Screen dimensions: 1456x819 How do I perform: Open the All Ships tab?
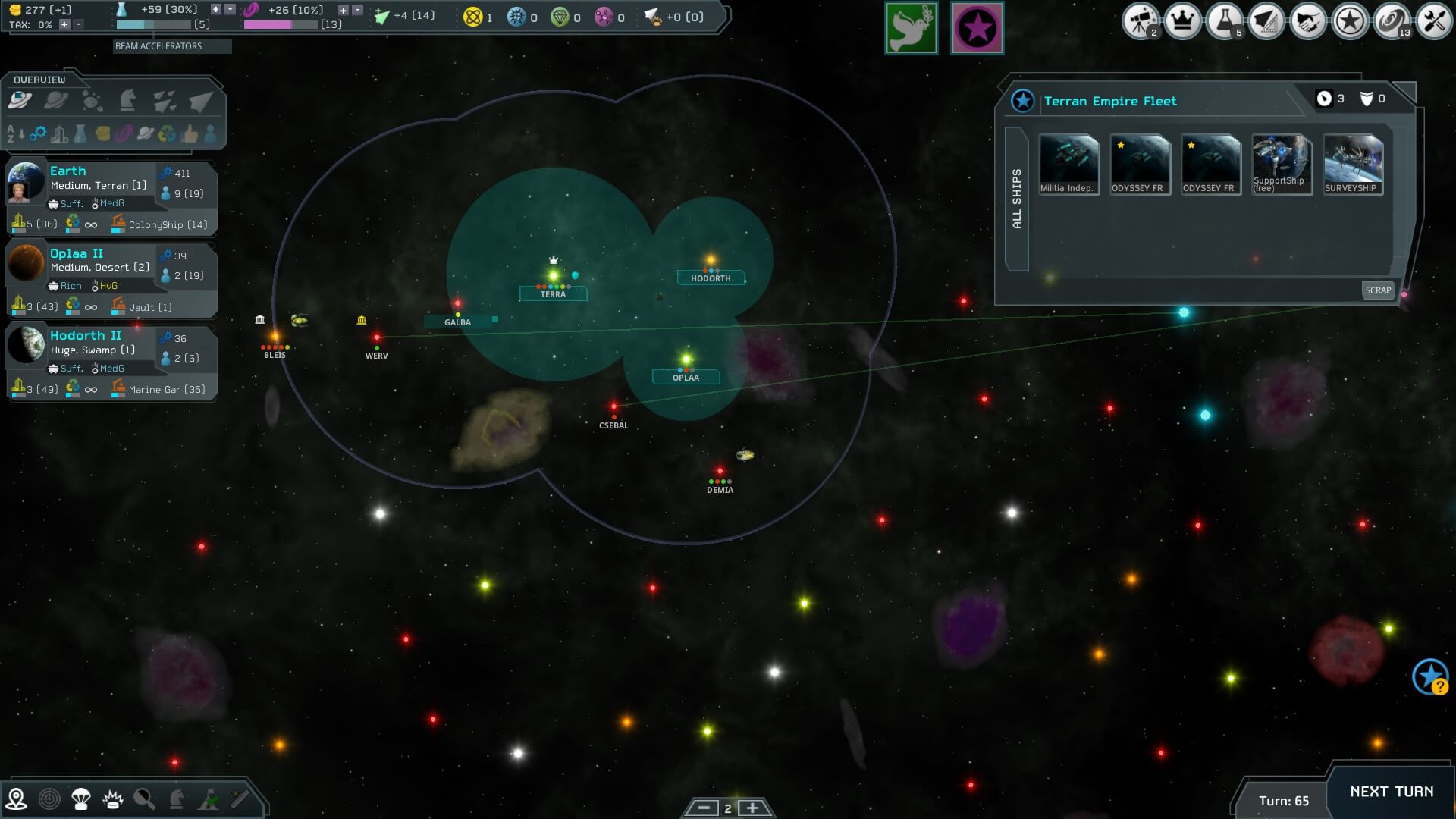(1017, 199)
